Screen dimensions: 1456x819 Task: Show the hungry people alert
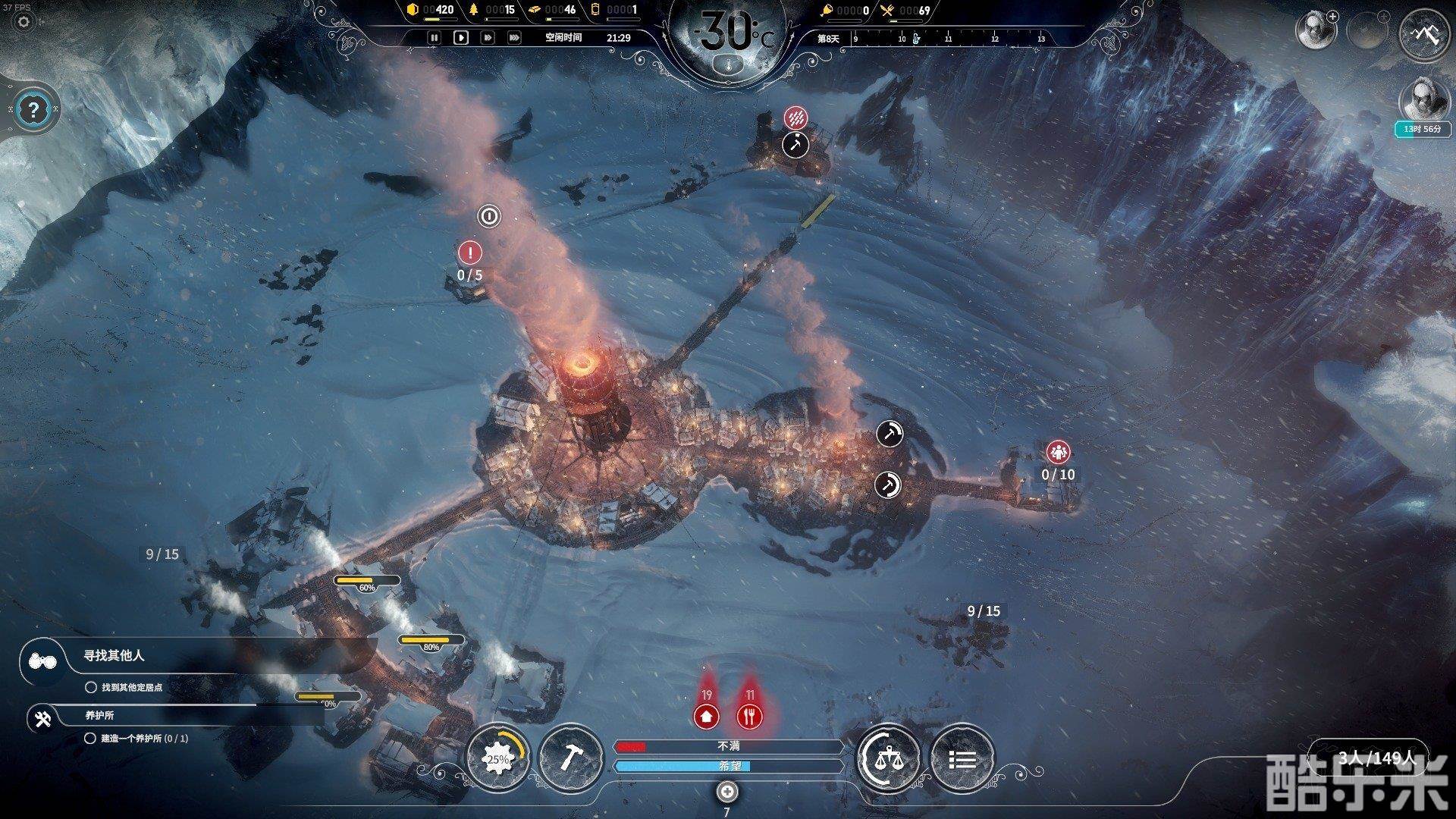click(749, 715)
